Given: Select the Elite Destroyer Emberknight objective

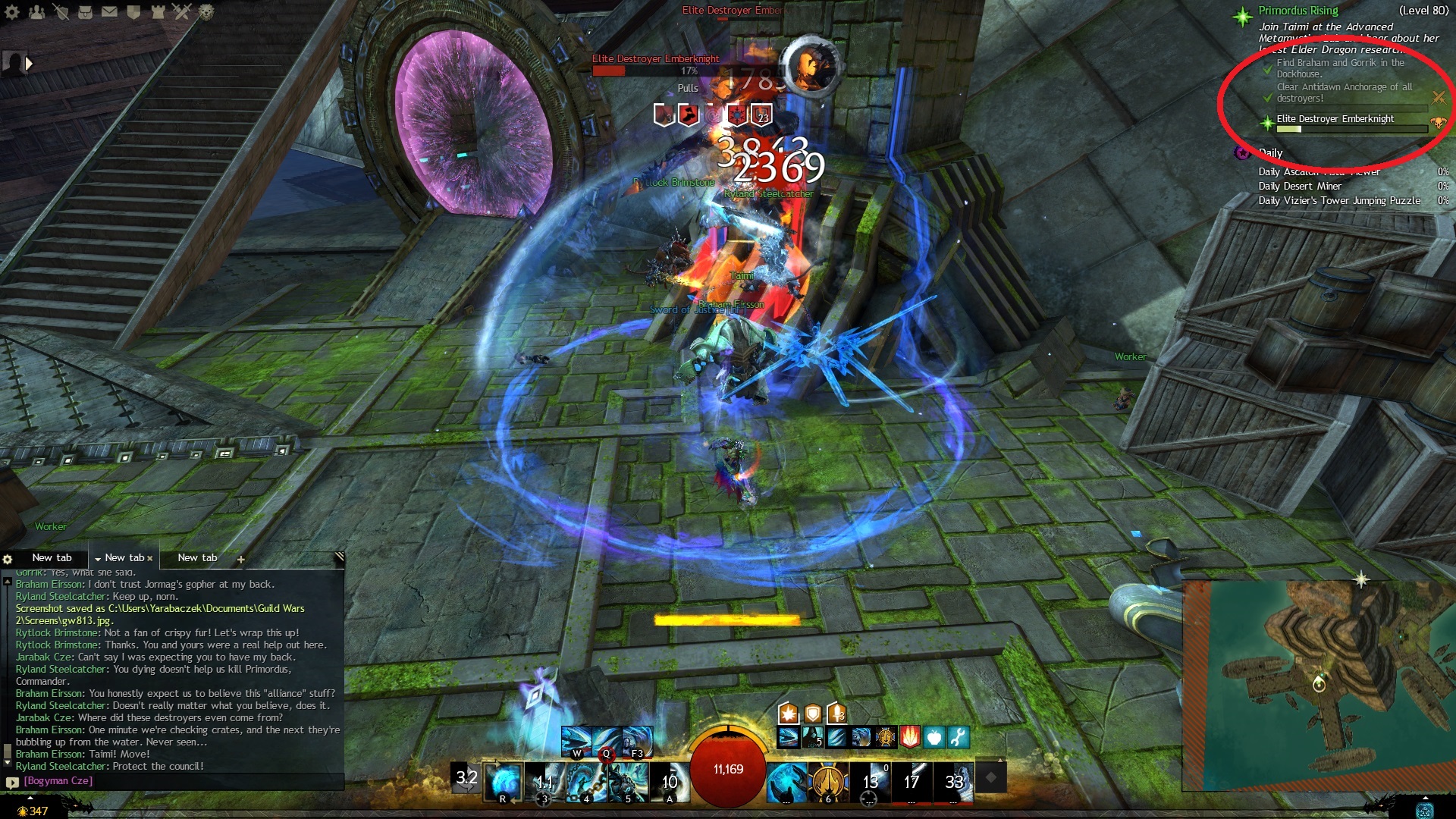Looking at the screenshot, I should [1335, 119].
